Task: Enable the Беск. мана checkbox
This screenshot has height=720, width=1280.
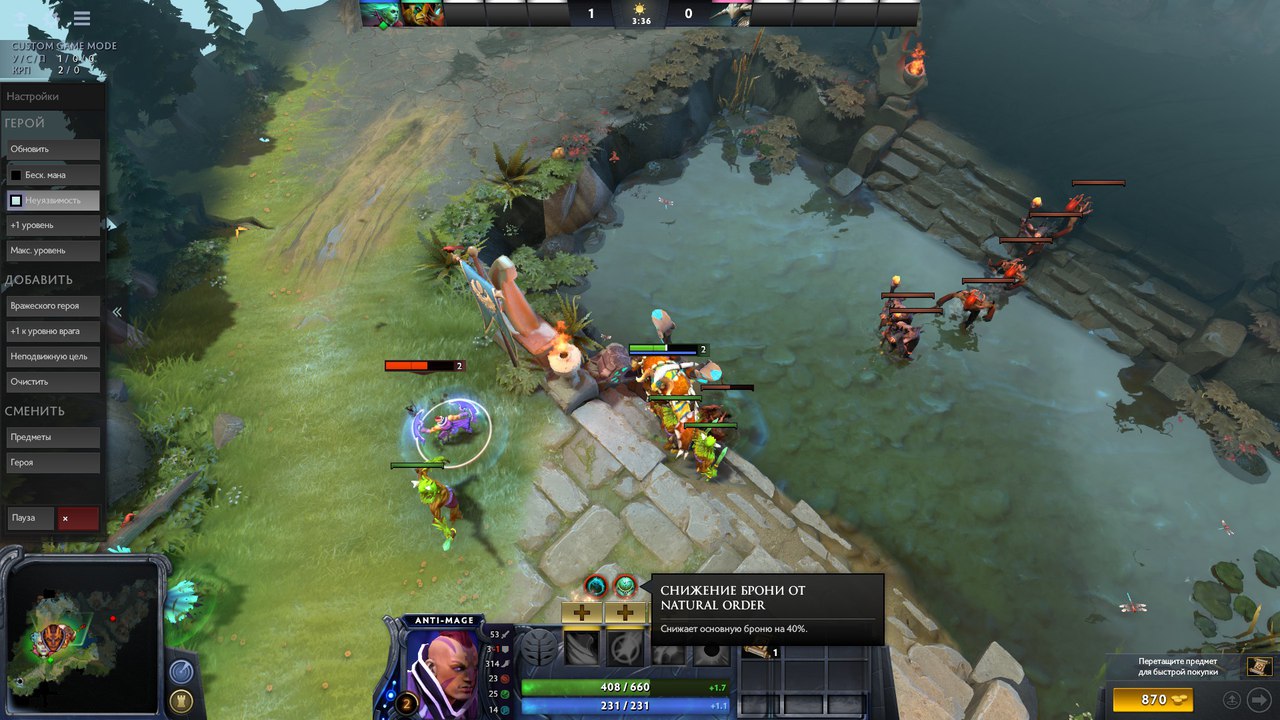Action: (x=17, y=174)
